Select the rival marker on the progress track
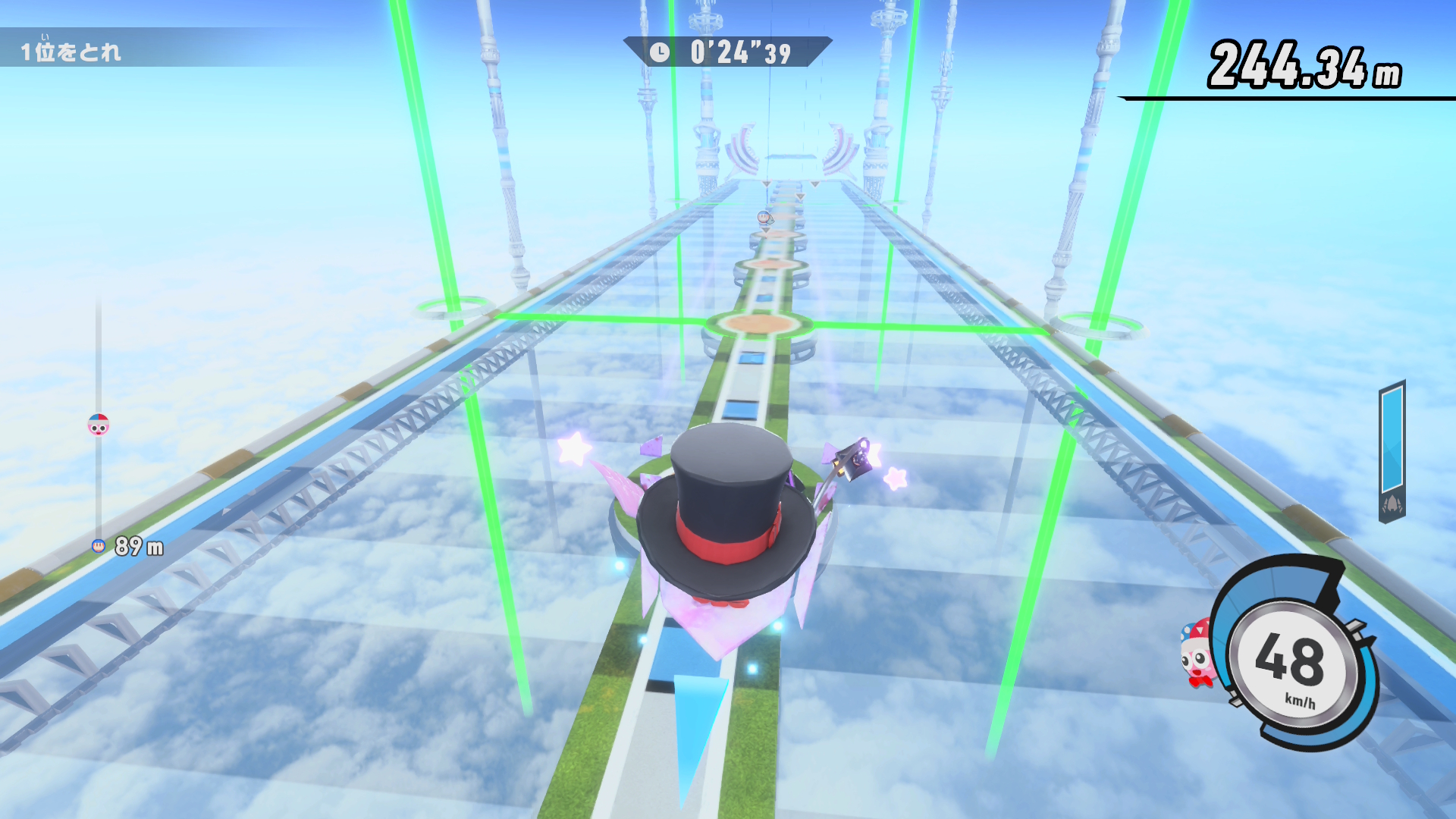 [x=99, y=425]
